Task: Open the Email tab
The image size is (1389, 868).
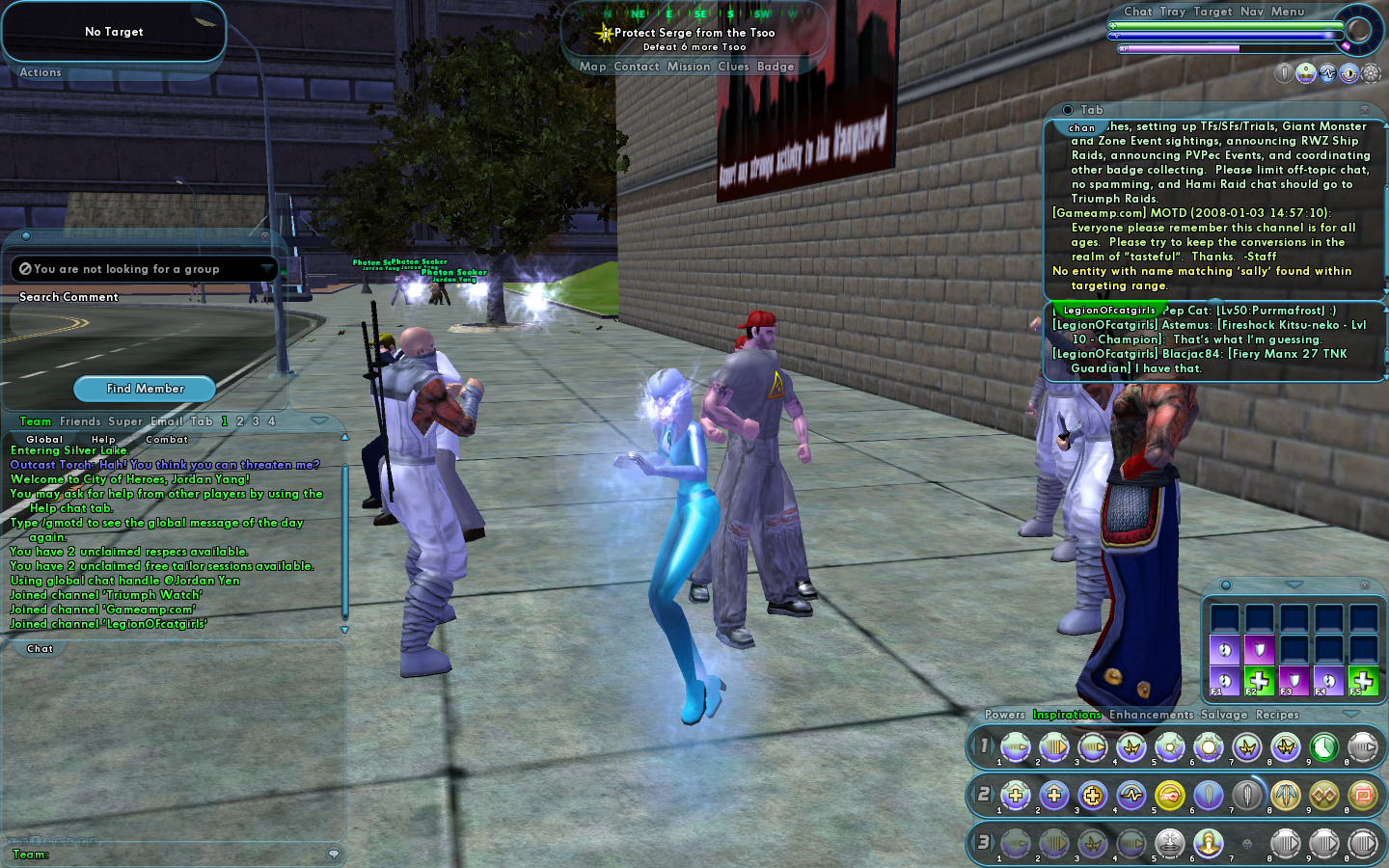Action: pyautogui.click(x=166, y=421)
